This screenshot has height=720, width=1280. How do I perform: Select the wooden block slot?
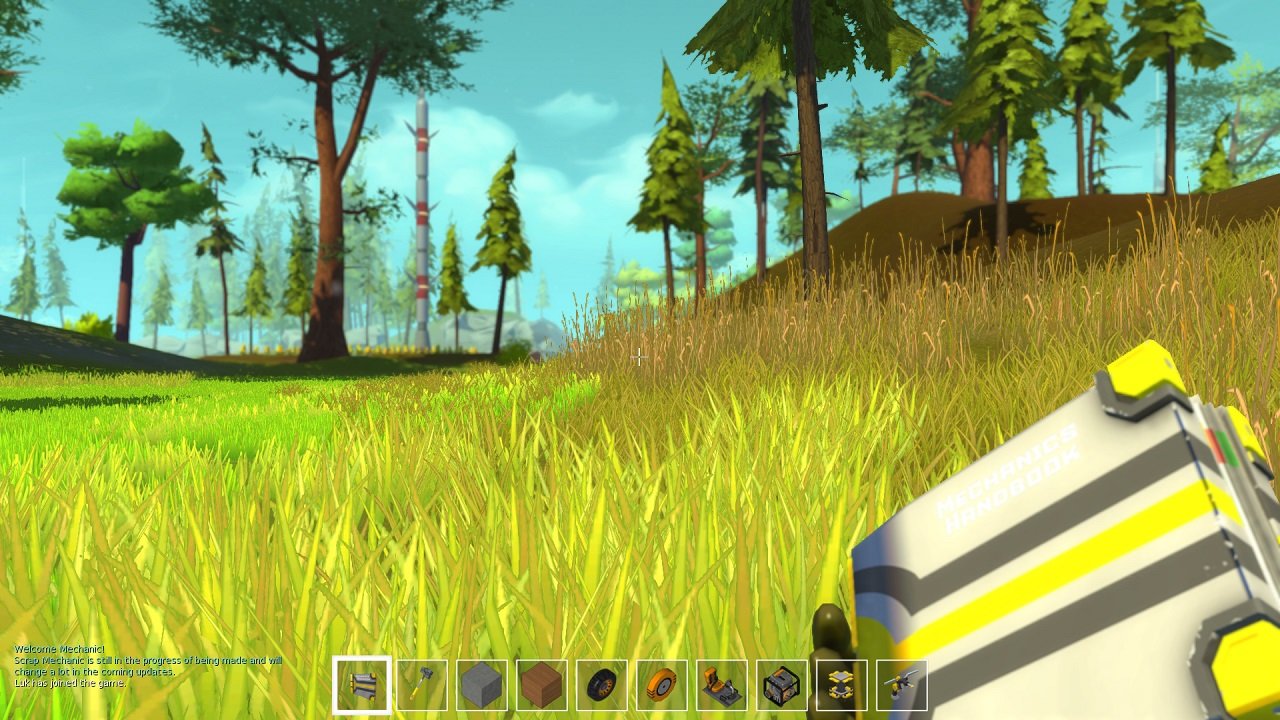[541, 685]
